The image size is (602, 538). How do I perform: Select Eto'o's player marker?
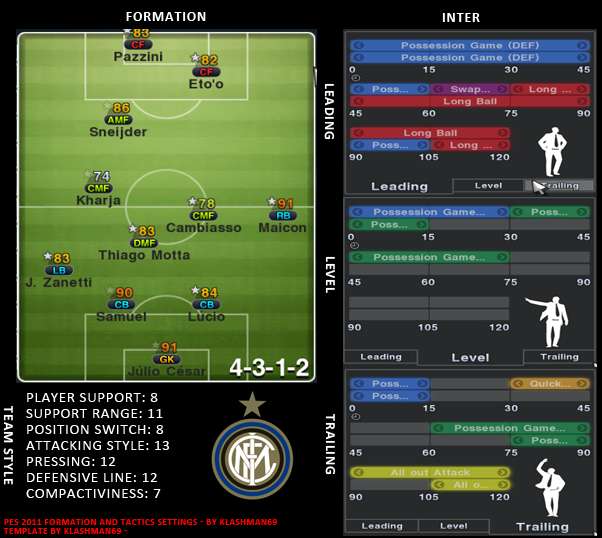click(x=206, y=71)
